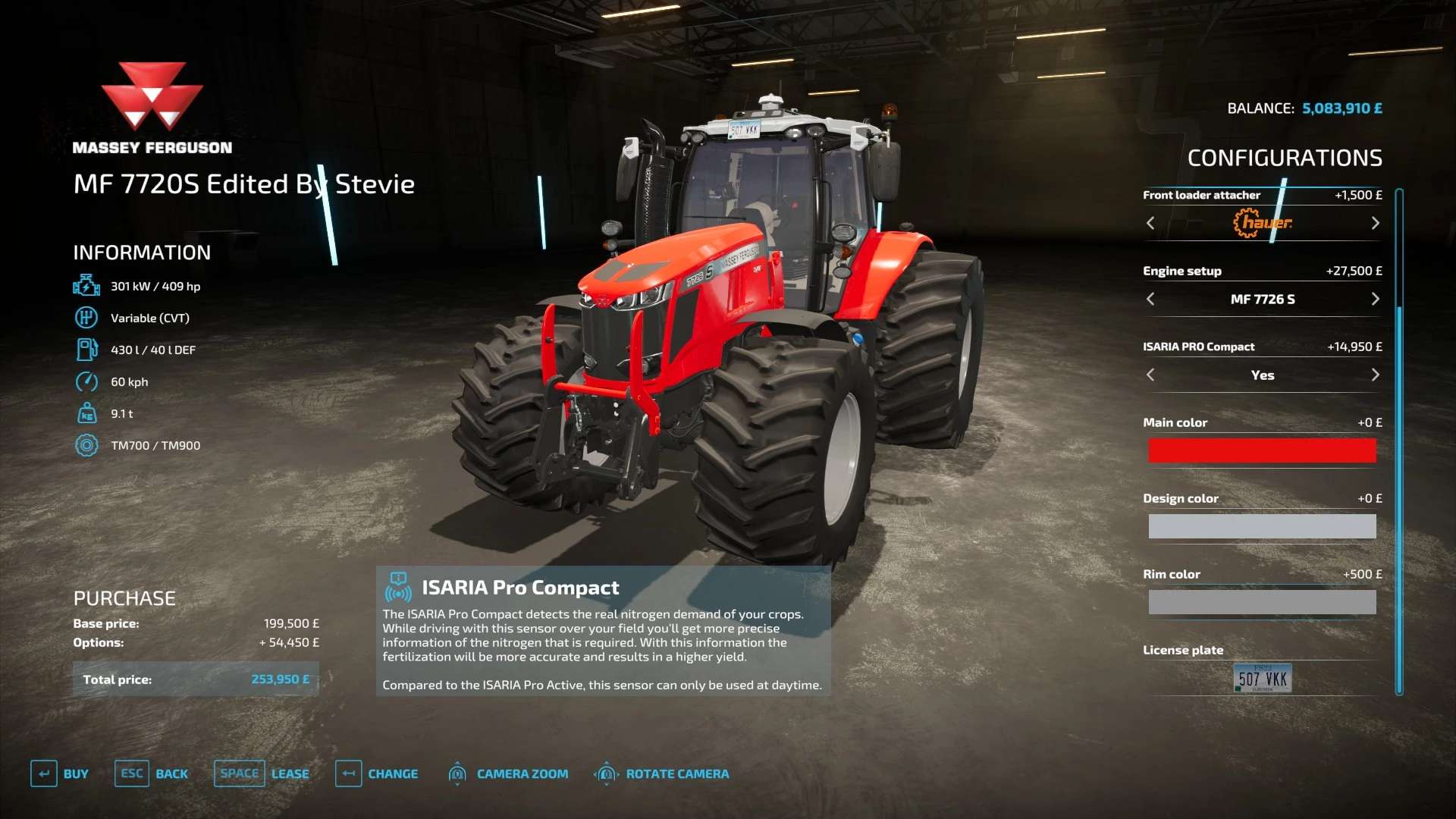The width and height of the screenshot is (1456, 819).
Task: Toggle ISARIA PRO Compact with right arrow
Action: point(1375,375)
